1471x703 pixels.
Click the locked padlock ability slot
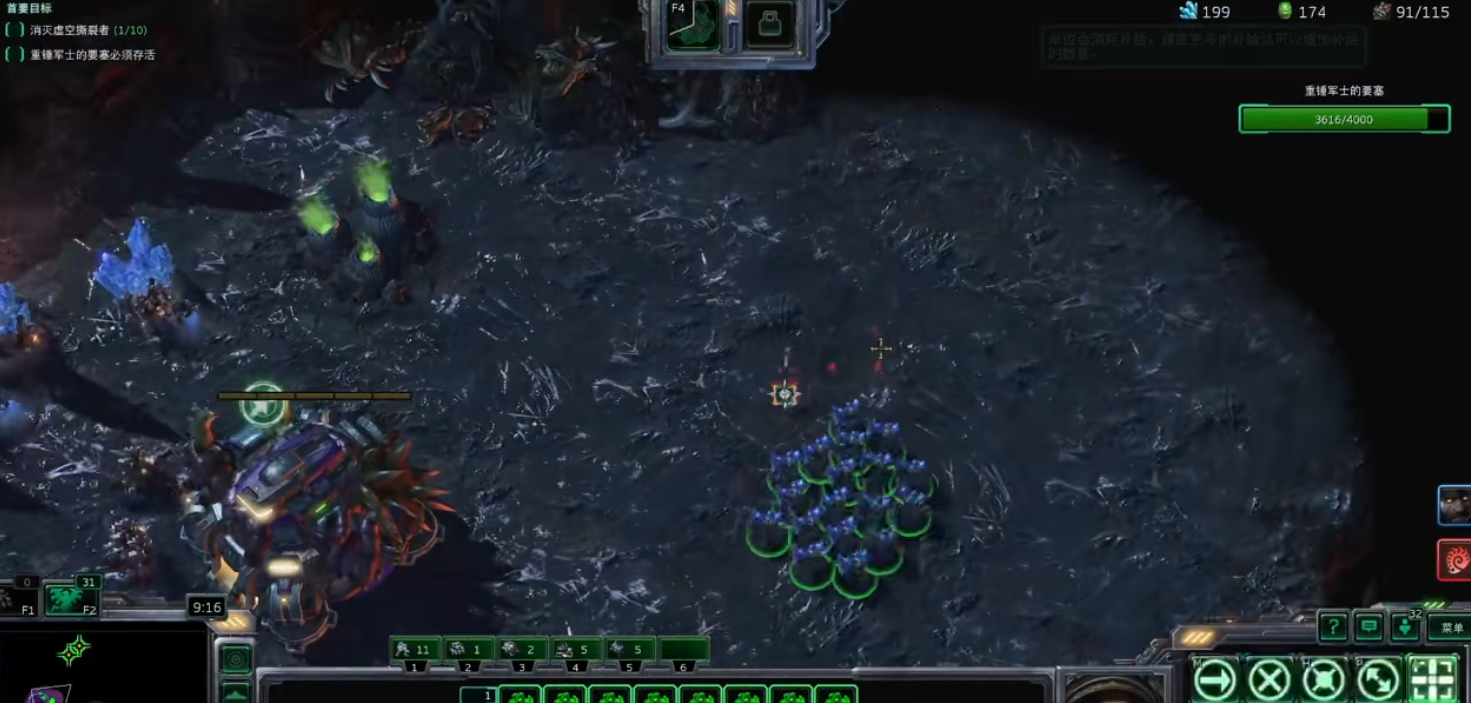(769, 25)
